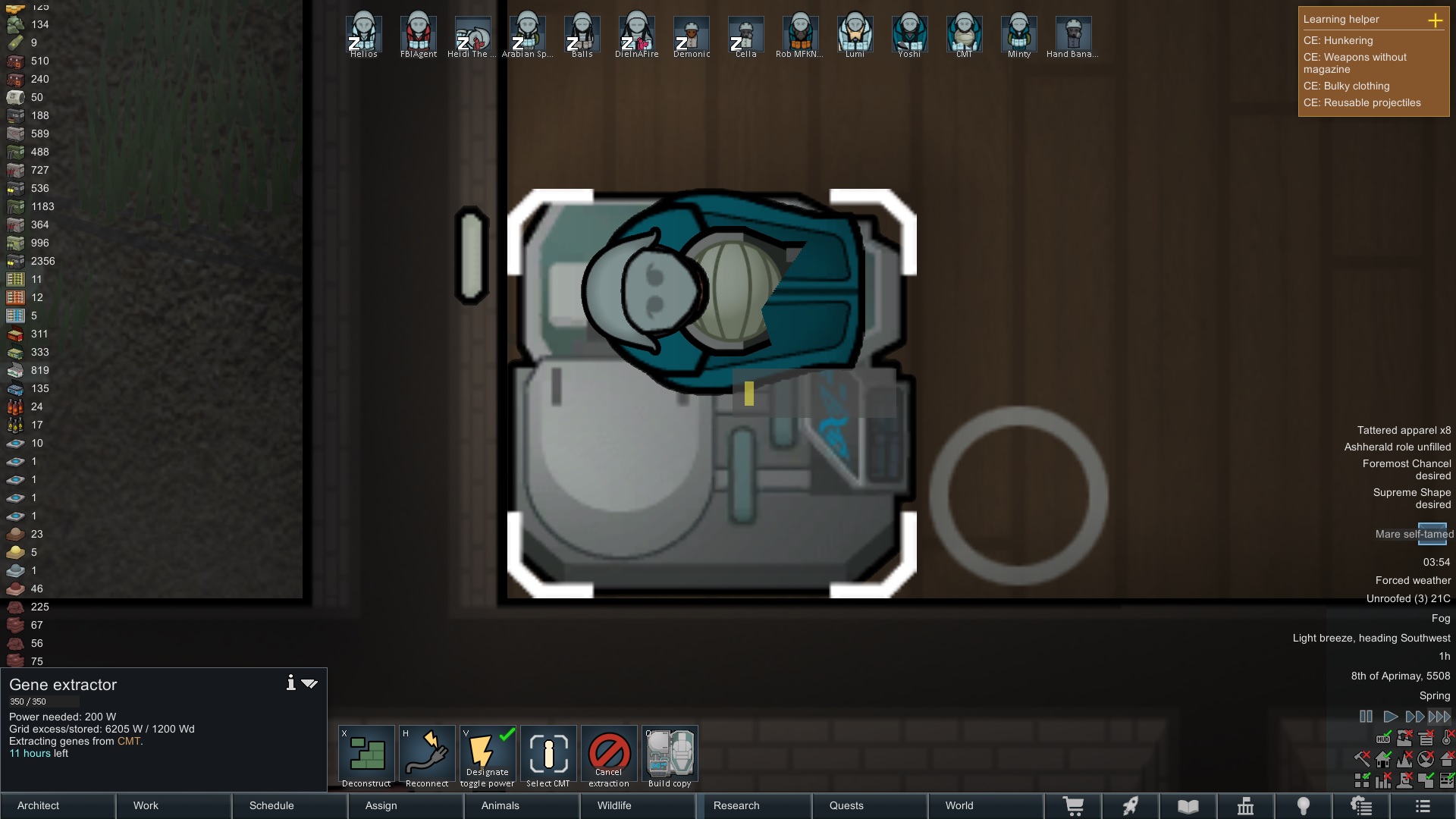Toggle the home area overlay
Screen dimensions: 1456x819
point(1383,759)
